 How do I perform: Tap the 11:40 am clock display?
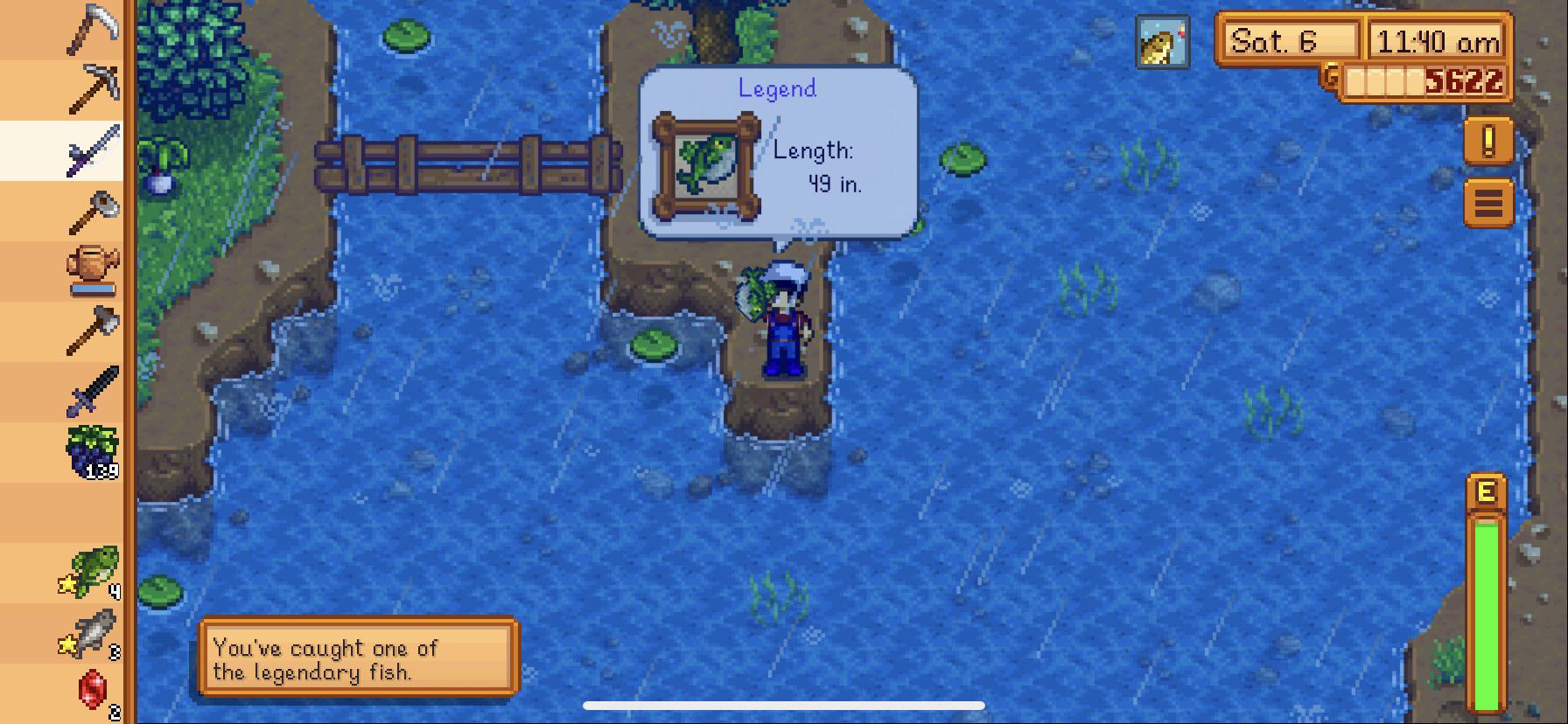(1435, 39)
